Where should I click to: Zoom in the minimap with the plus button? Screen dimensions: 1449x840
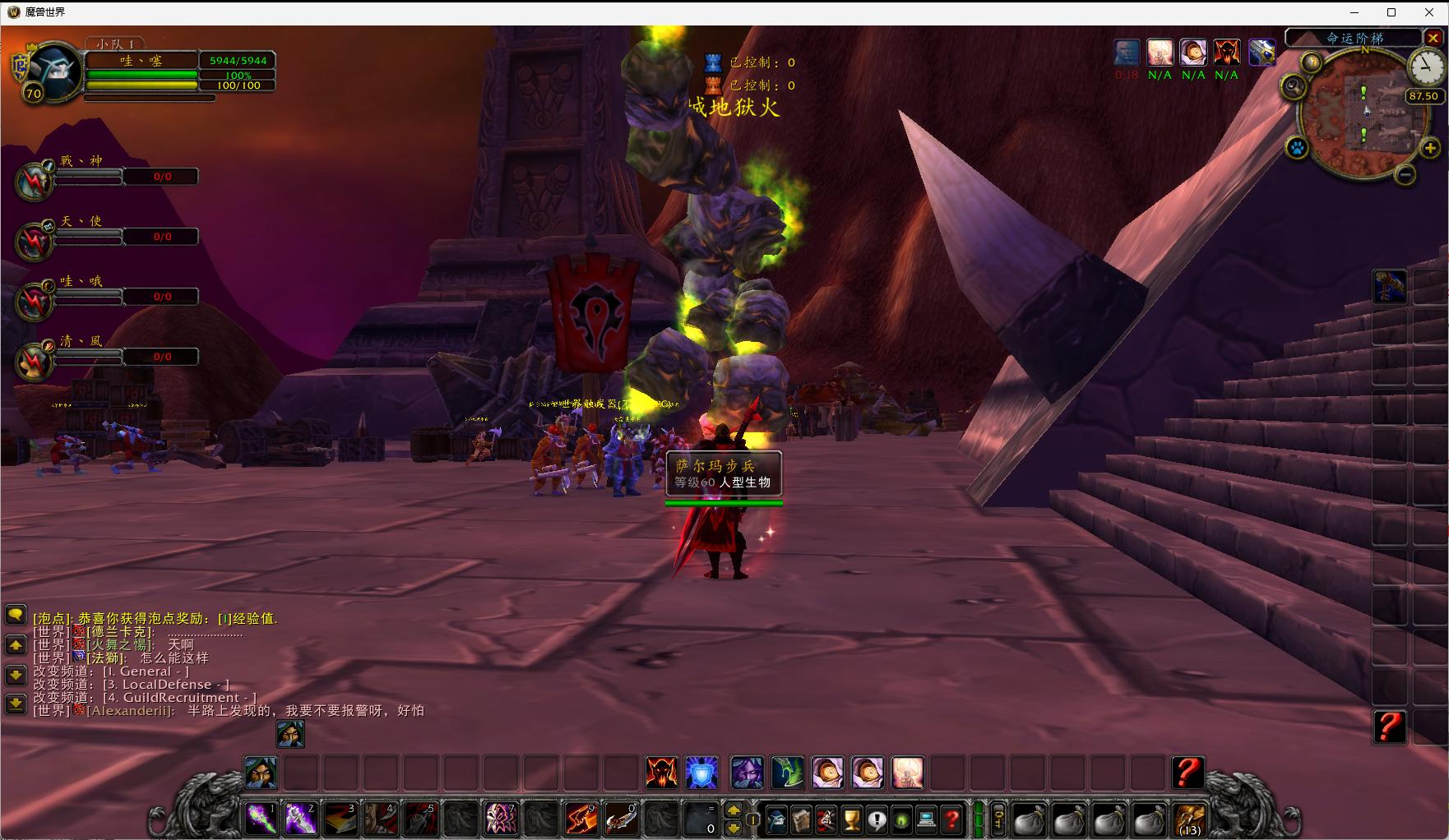coord(1430,148)
